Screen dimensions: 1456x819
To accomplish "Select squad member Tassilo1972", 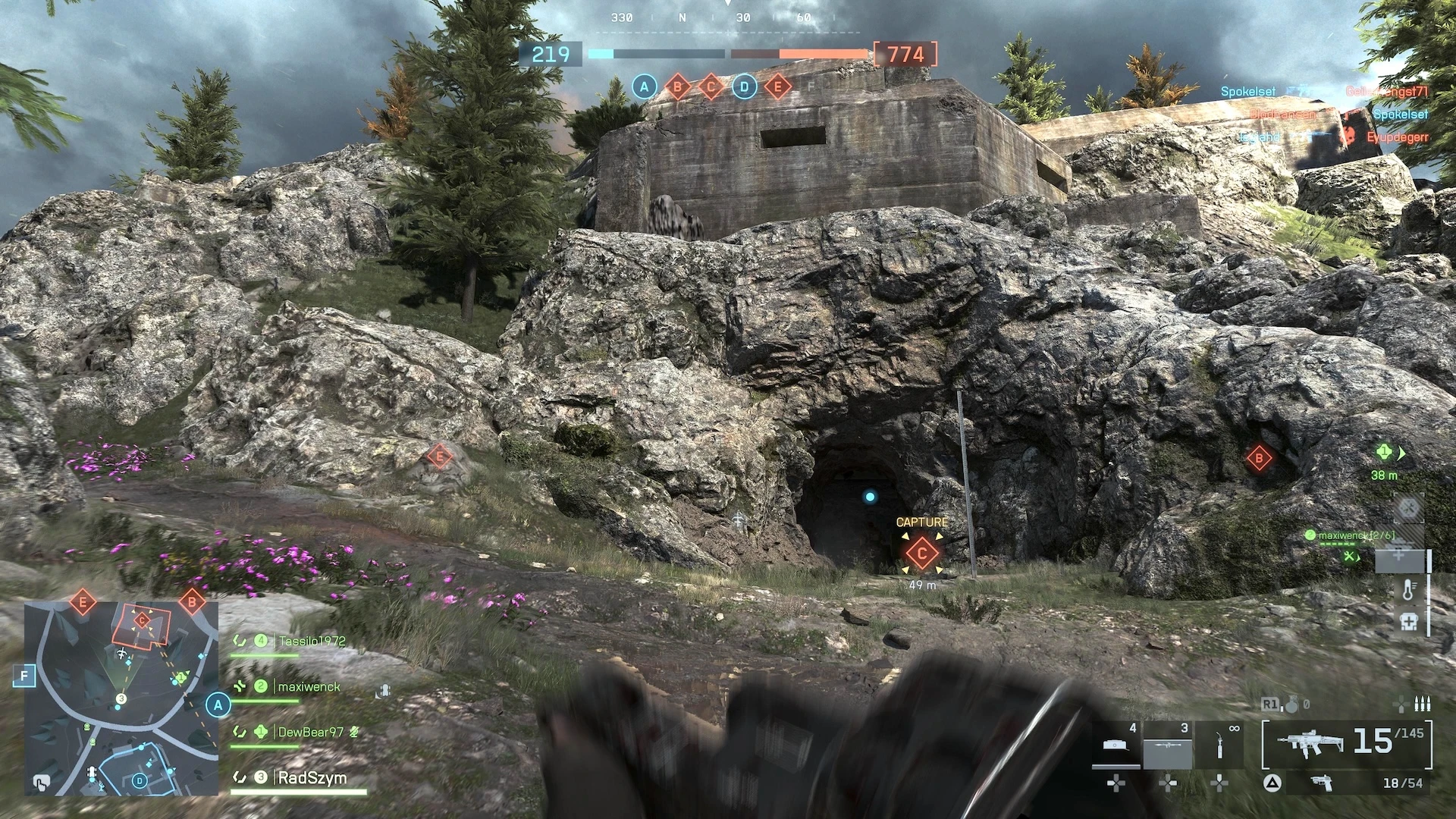I will (311, 642).
